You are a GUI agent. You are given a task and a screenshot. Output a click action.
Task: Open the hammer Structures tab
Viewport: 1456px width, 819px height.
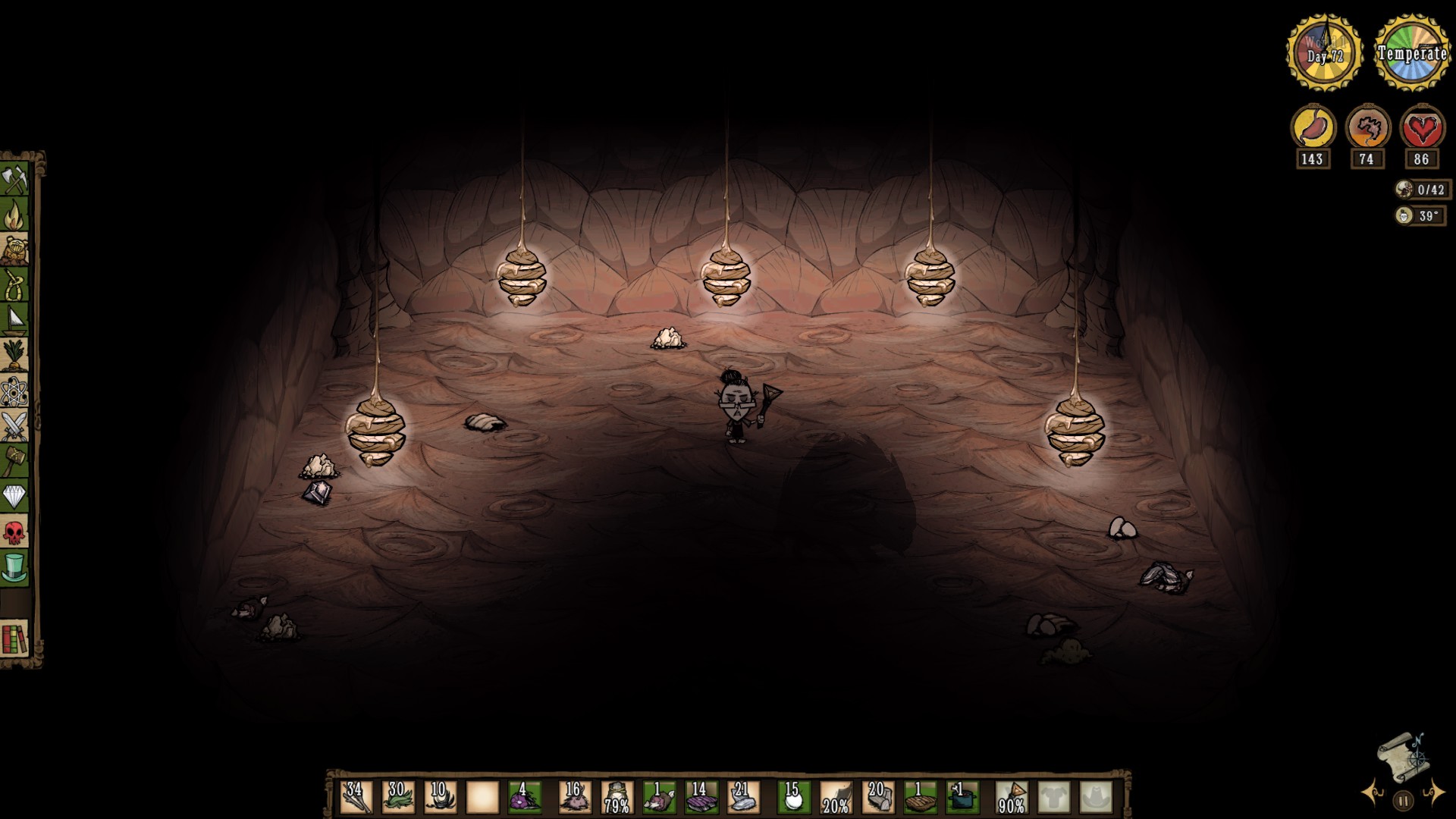[x=14, y=460]
